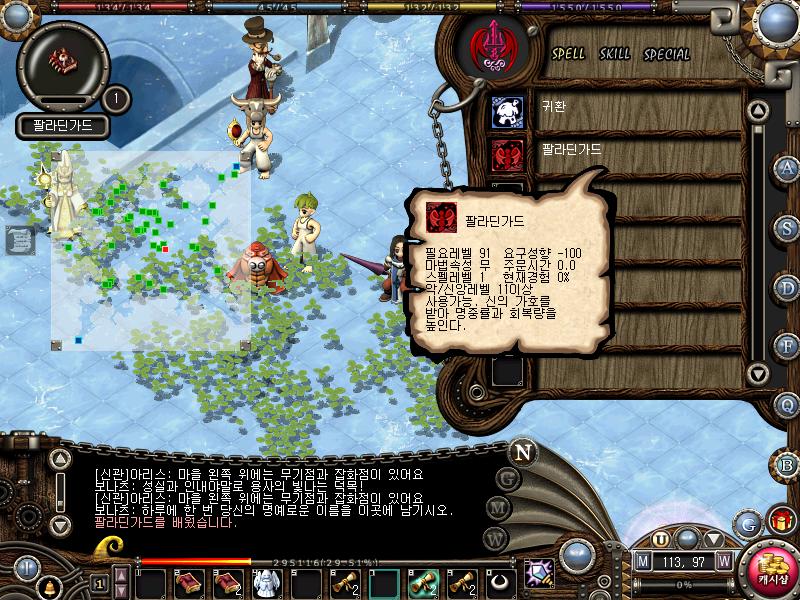Open the red gift box icon
The image size is (800, 600).
pyautogui.click(x=778, y=521)
